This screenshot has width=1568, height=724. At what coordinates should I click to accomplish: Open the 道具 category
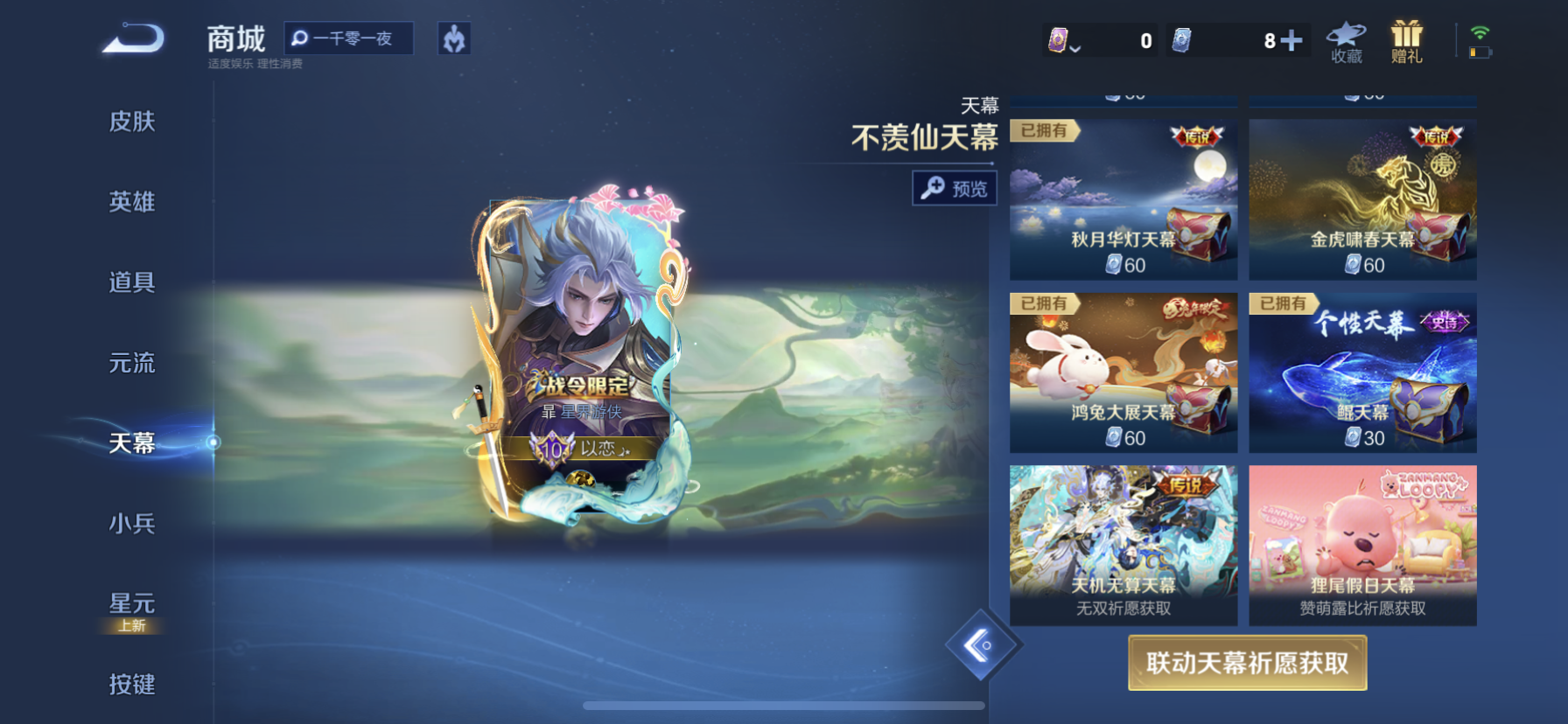(x=132, y=282)
